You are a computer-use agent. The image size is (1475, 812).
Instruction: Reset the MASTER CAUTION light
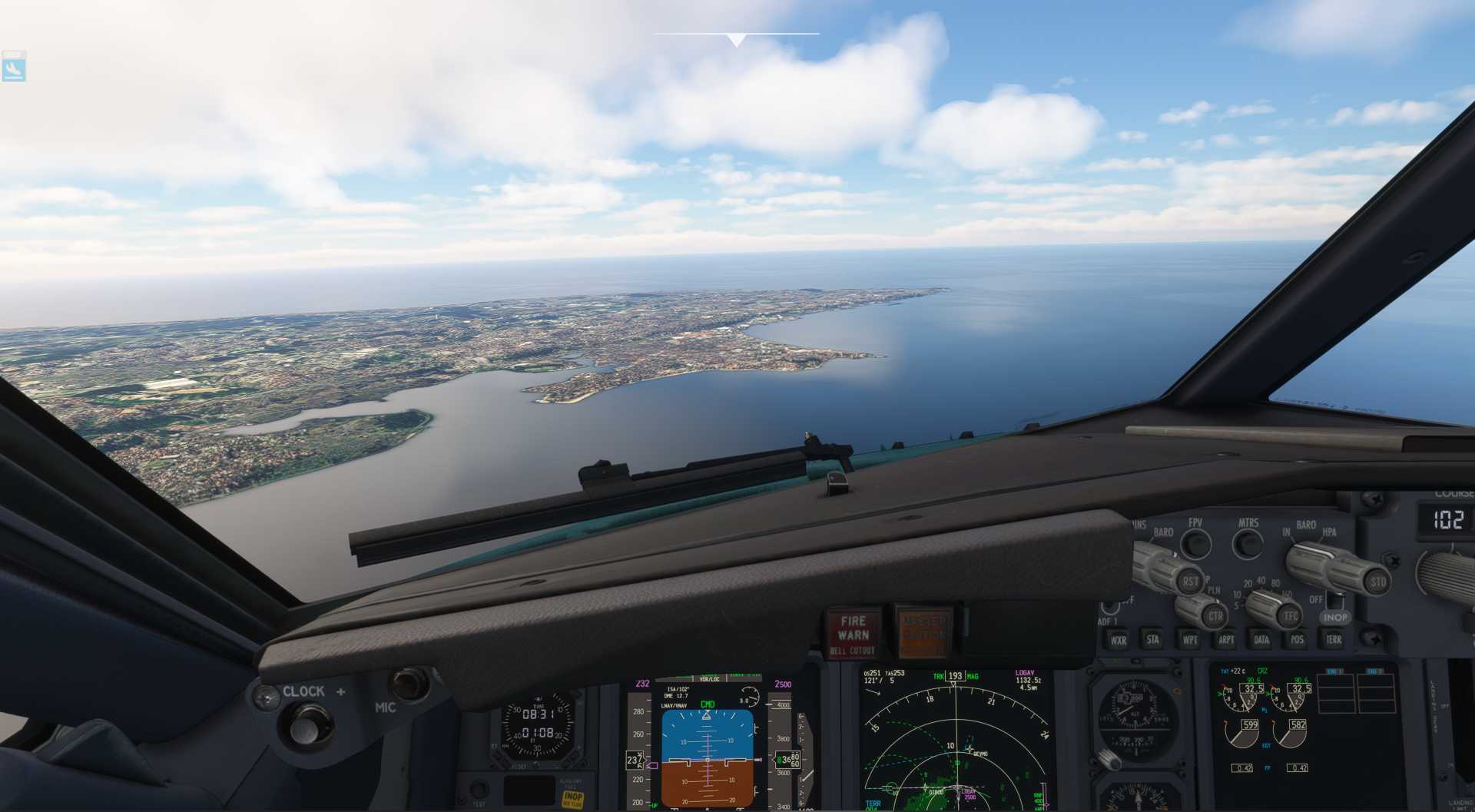point(923,631)
